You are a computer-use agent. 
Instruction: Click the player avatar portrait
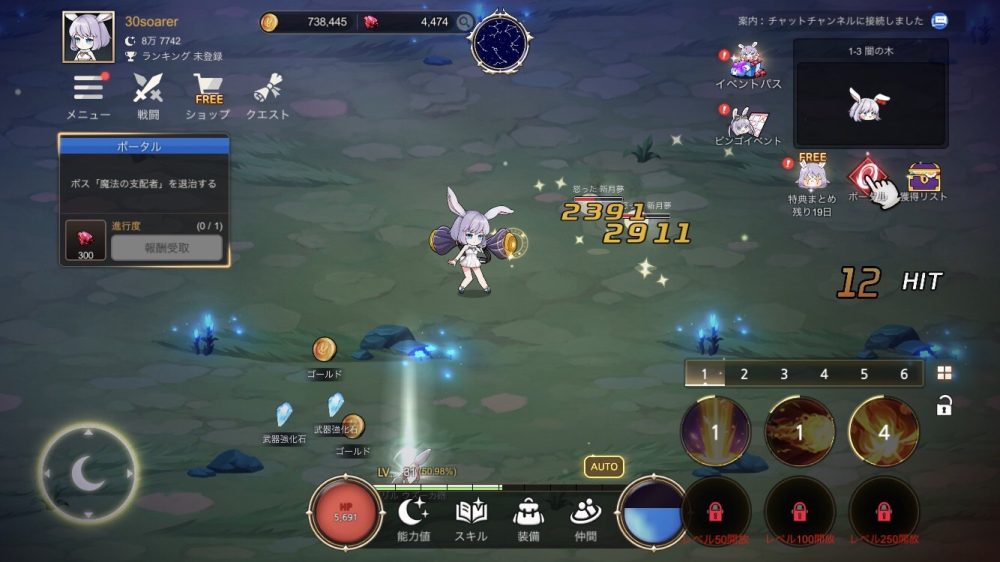(89, 37)
